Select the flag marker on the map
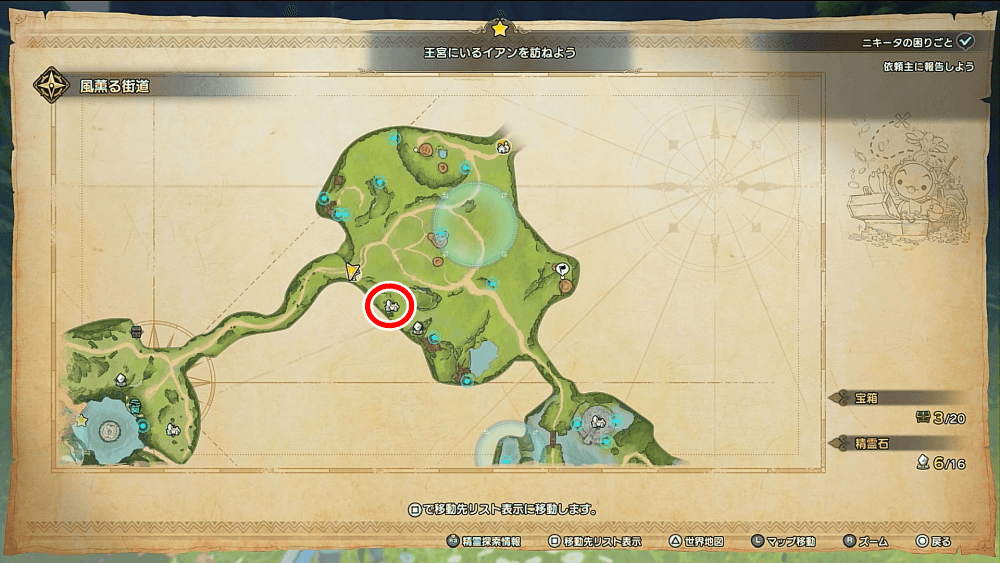 click(x=563, y=268)
